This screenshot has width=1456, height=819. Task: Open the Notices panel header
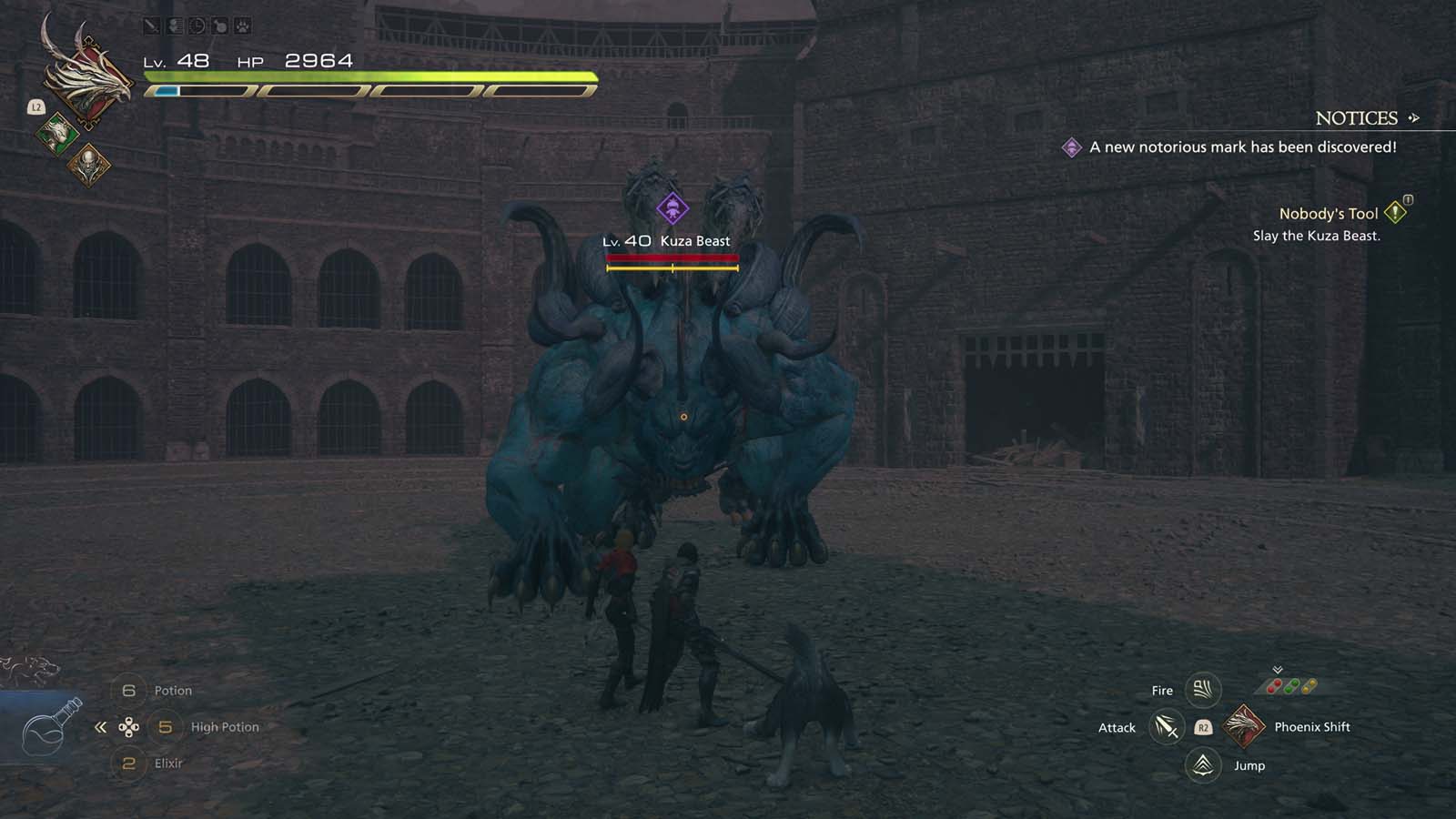pos(1356,118)
